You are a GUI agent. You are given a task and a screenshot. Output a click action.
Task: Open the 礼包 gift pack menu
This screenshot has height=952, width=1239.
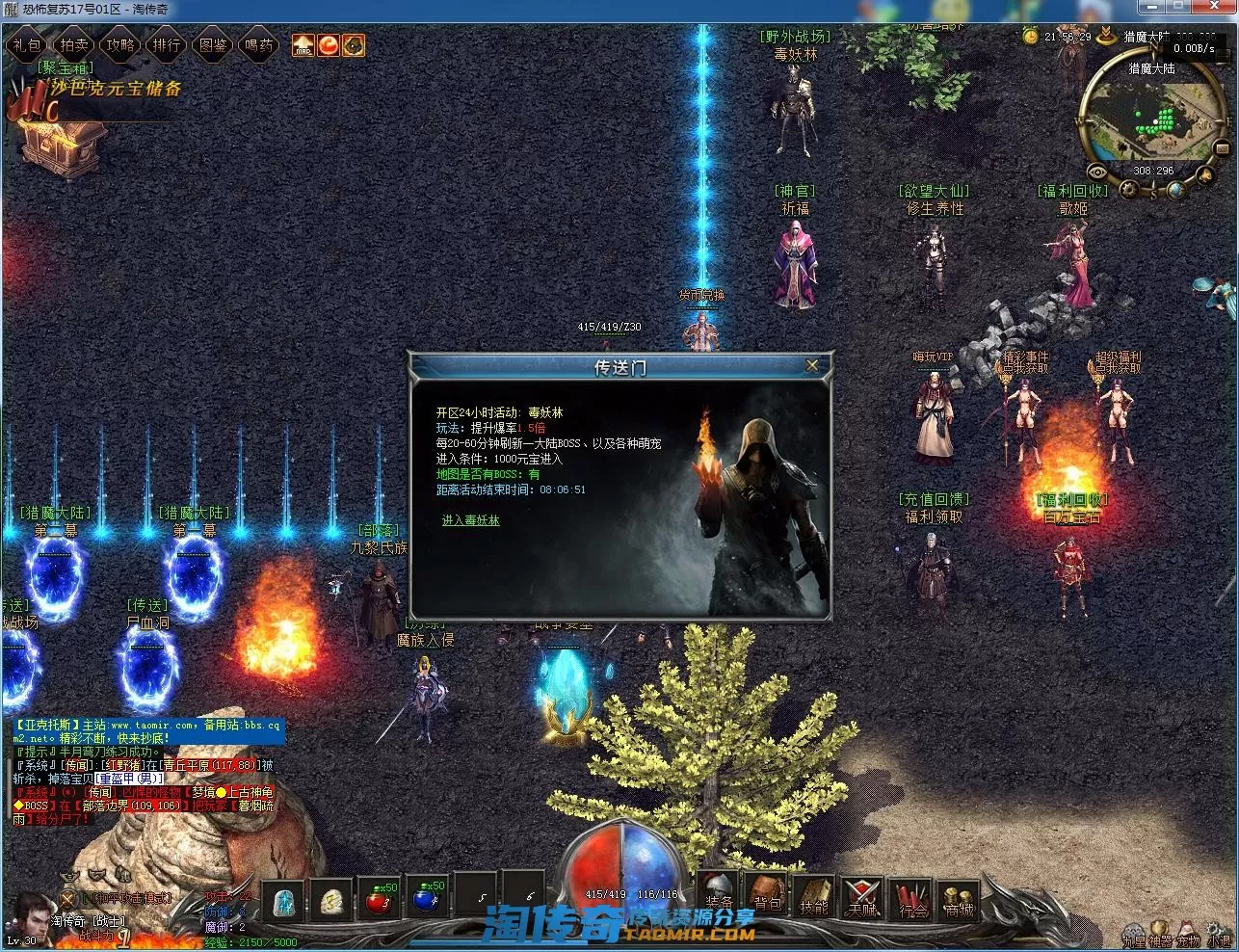[x=27, y=45]
